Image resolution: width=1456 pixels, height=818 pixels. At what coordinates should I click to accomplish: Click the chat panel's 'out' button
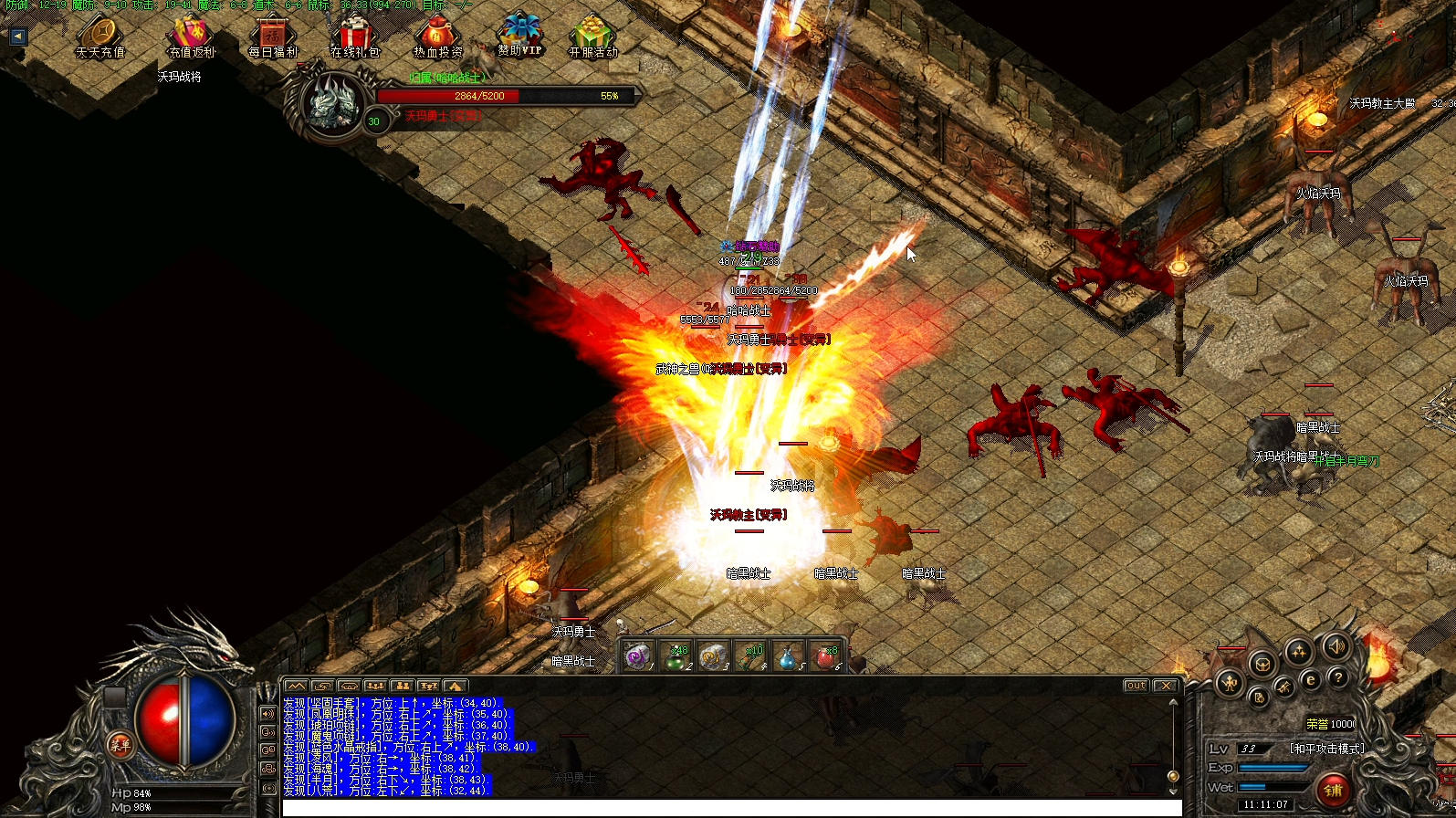(1136, 686)
